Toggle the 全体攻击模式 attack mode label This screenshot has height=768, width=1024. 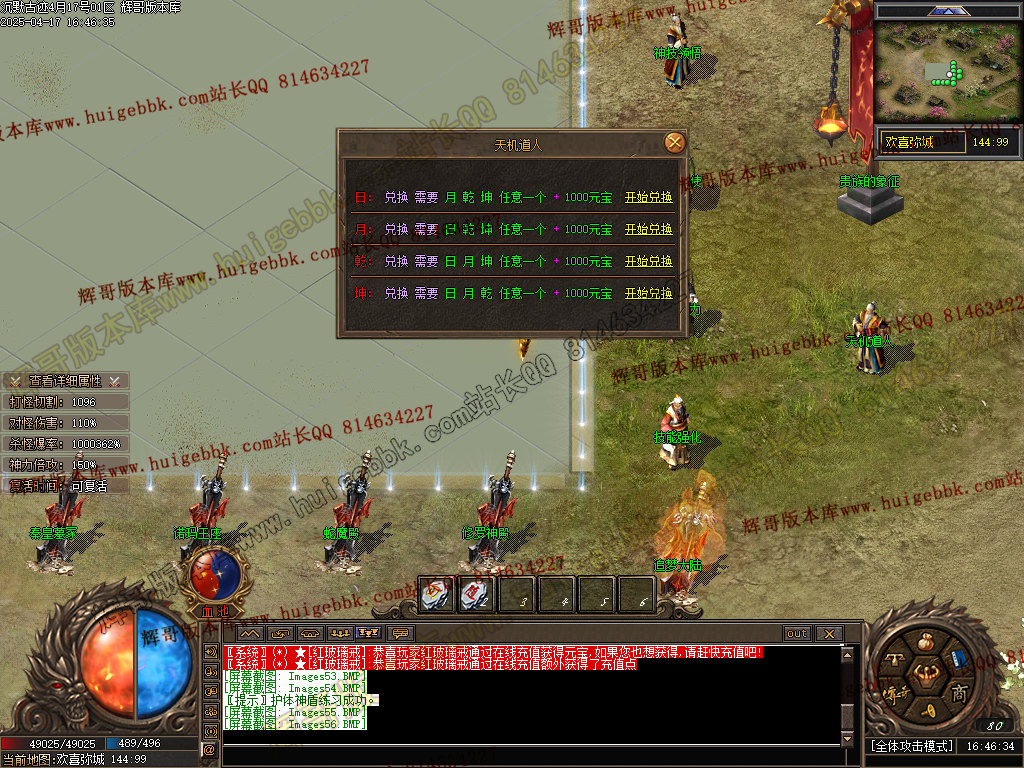(910, 746)
